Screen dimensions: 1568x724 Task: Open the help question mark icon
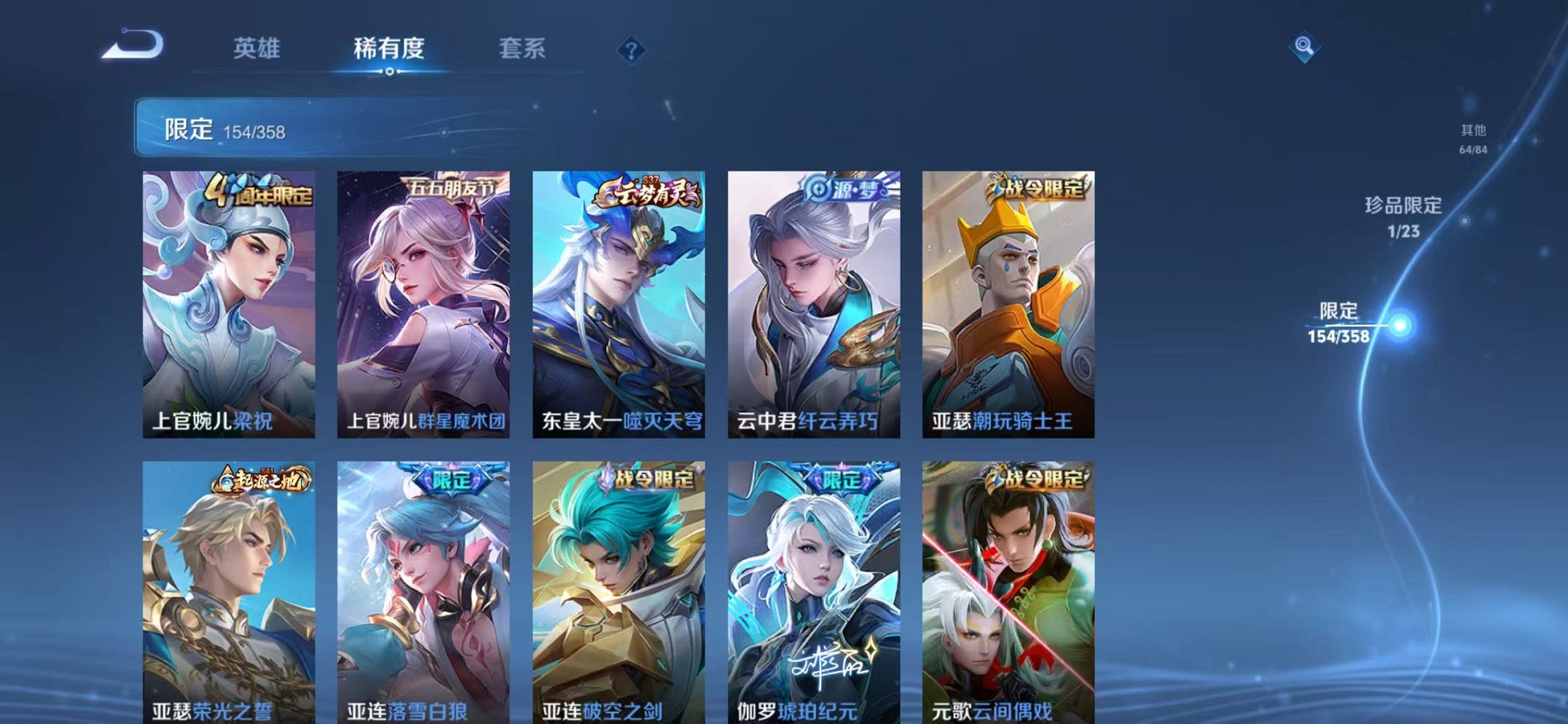pyautogui.click(x=631, y=50)
